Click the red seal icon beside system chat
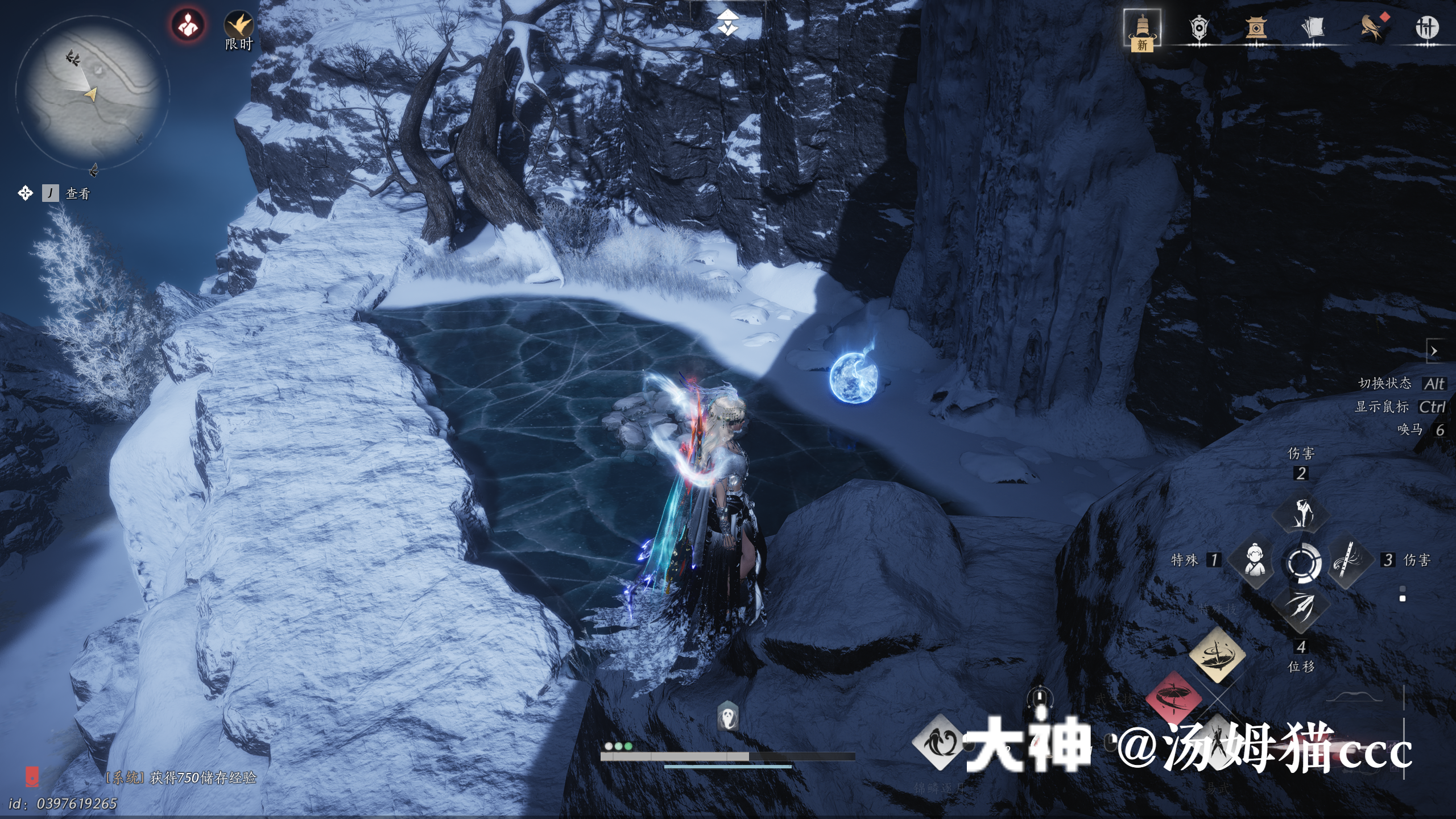Screen dimensions: 1456x819 32,776
